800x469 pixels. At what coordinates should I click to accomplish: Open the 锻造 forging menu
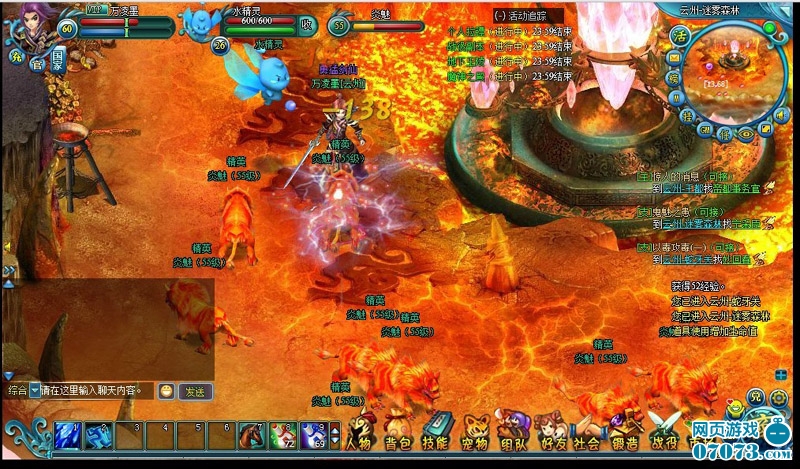click(x=623, y=436)
